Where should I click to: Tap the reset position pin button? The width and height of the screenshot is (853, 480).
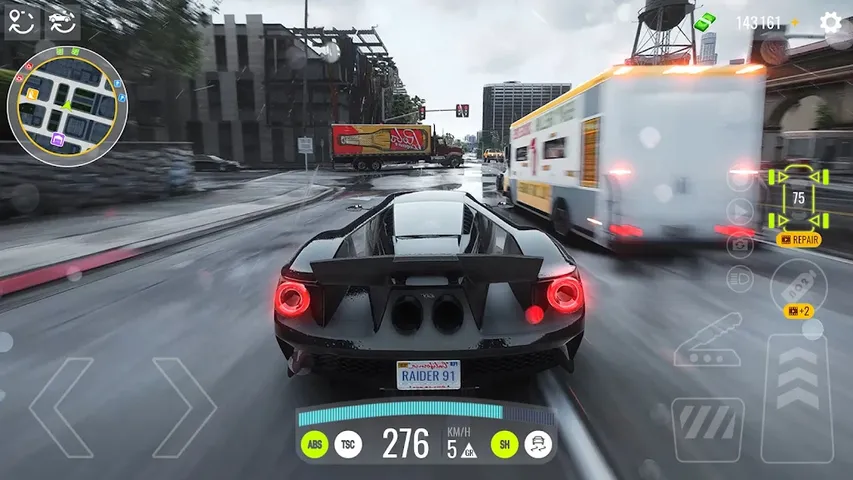click(22, 22)
